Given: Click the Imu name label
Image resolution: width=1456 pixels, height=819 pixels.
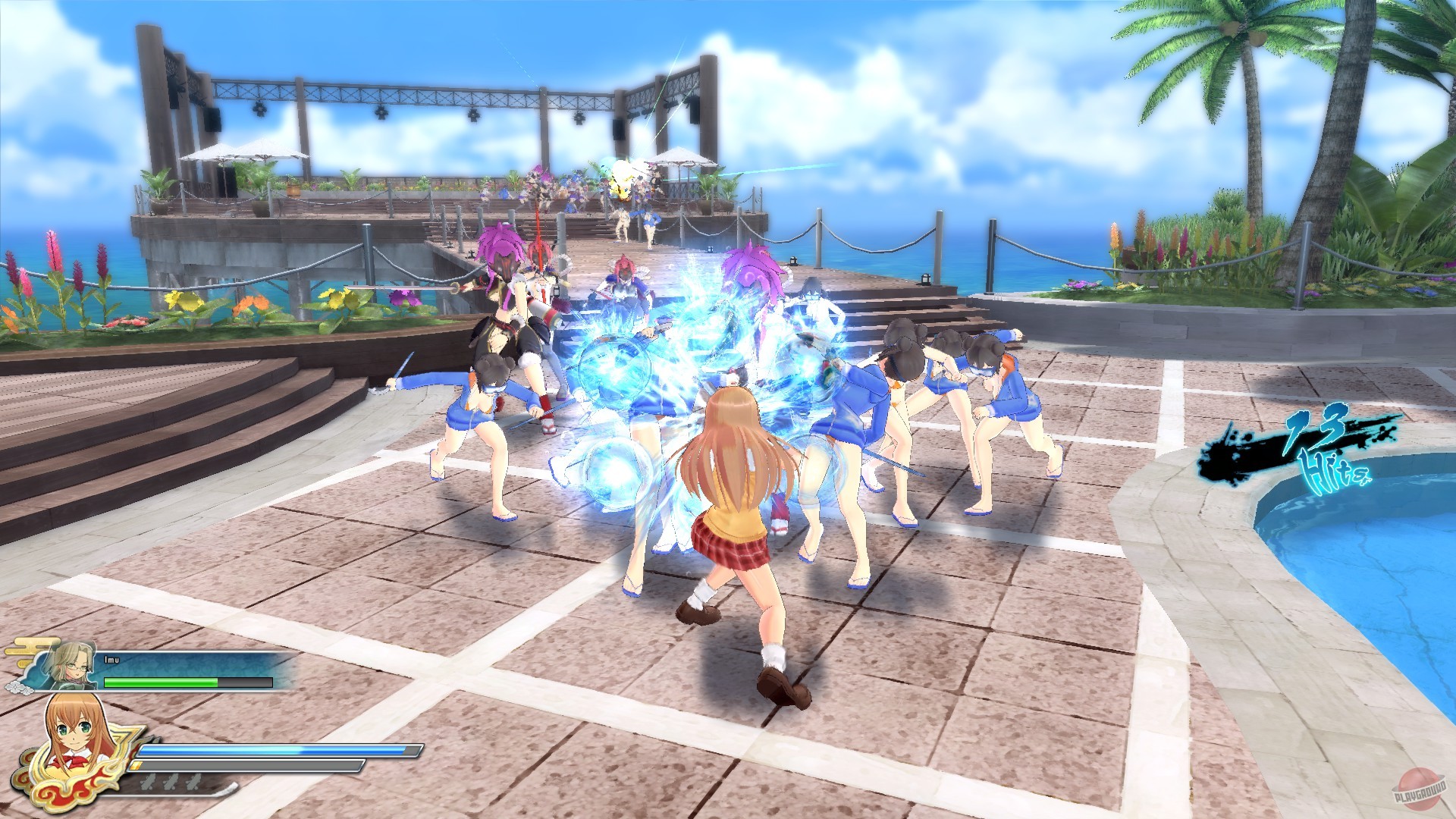Looking at the screenshot, I should (111, 659).
